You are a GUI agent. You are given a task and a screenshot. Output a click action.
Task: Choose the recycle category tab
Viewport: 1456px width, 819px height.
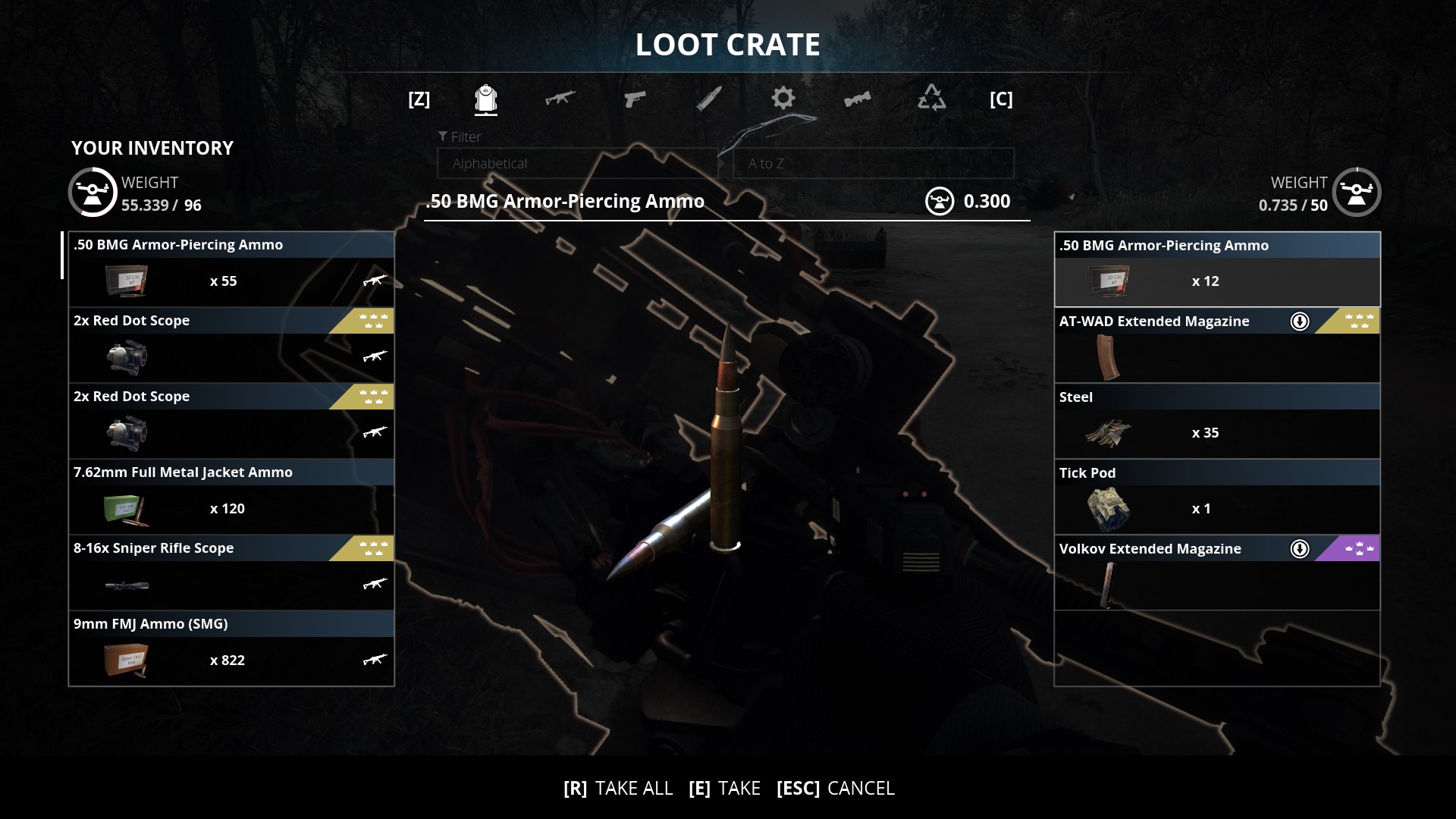(931, 99)
